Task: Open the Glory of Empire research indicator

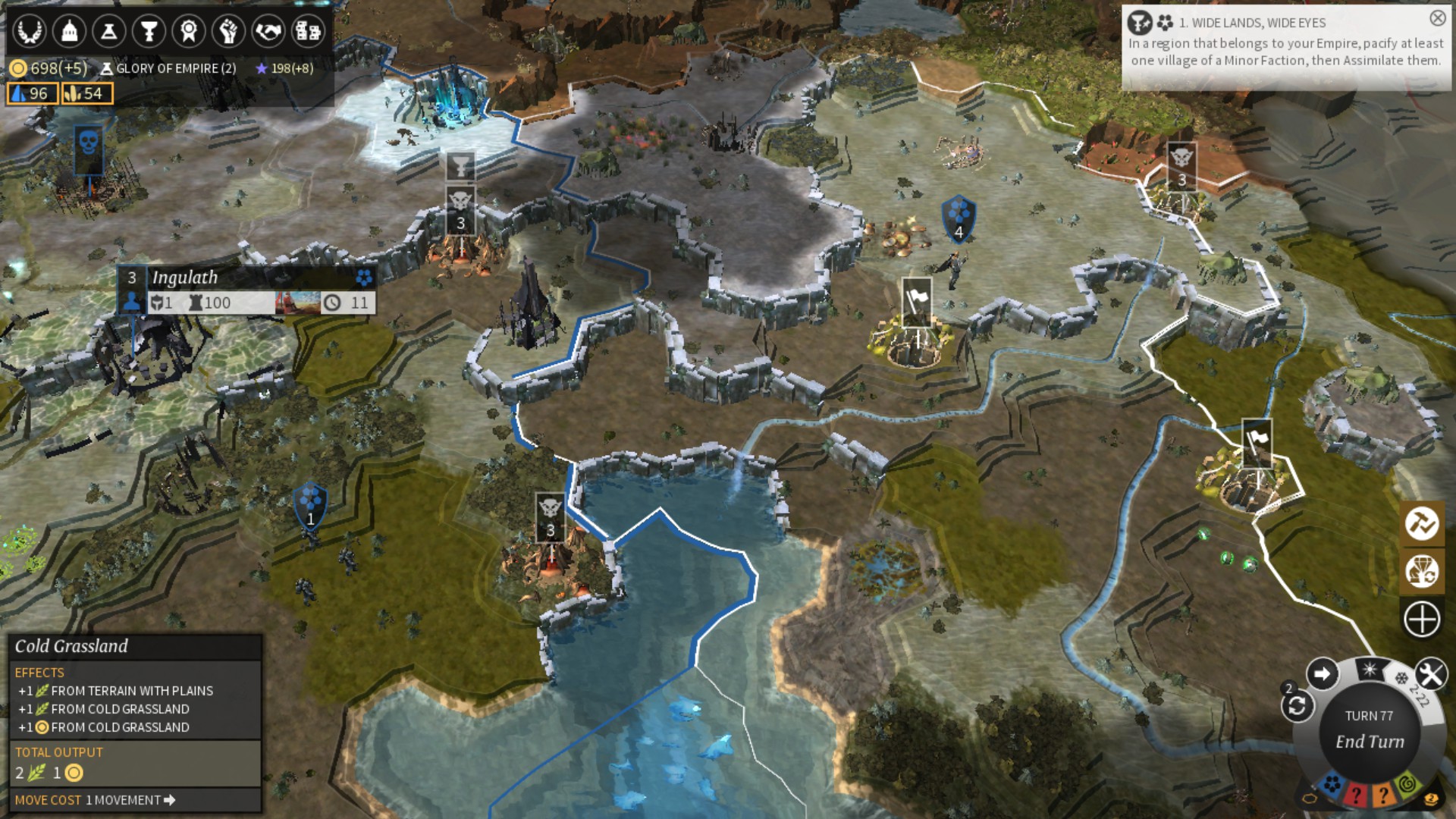Action: coord(169,68)
